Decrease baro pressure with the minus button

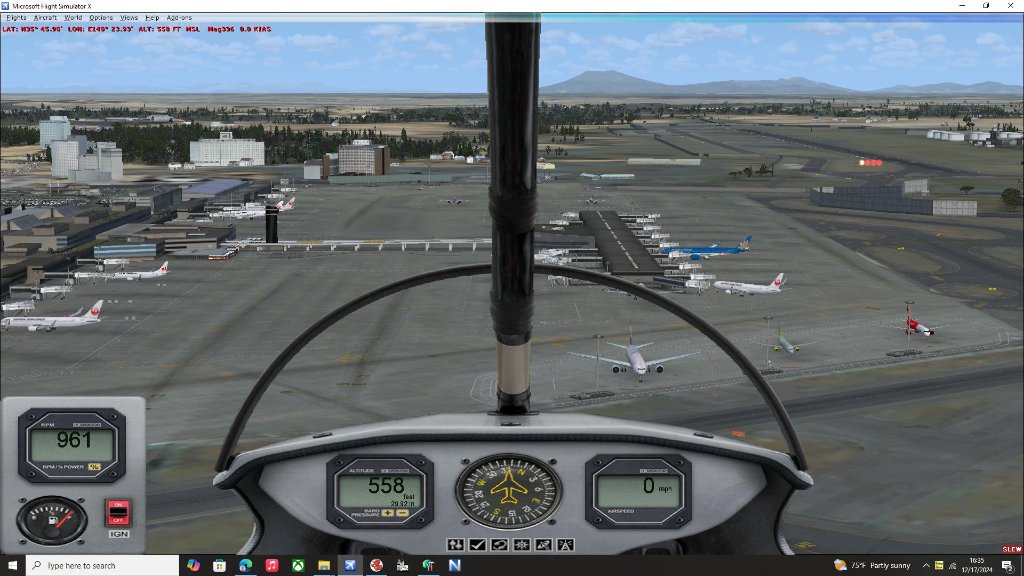[x=401, y=513]
